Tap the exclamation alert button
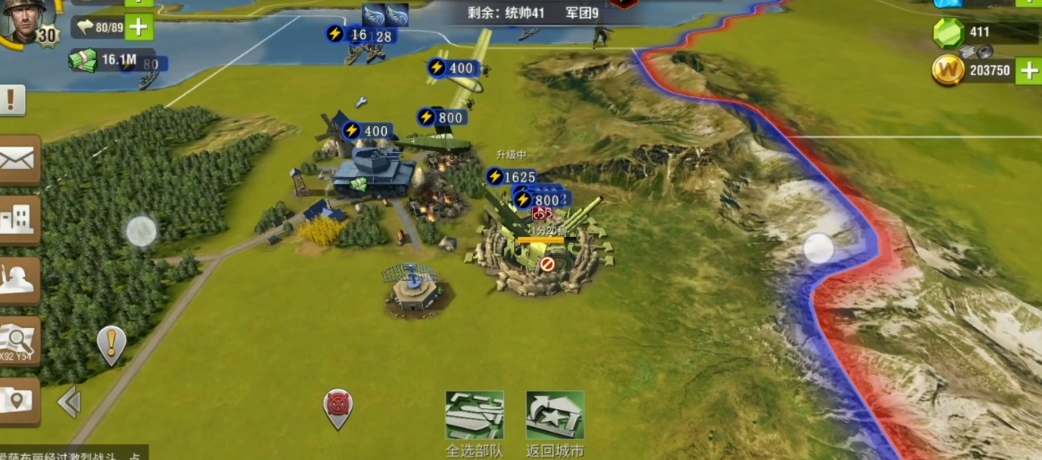This screenshot has height=460, width=1042. coord(12,99)
